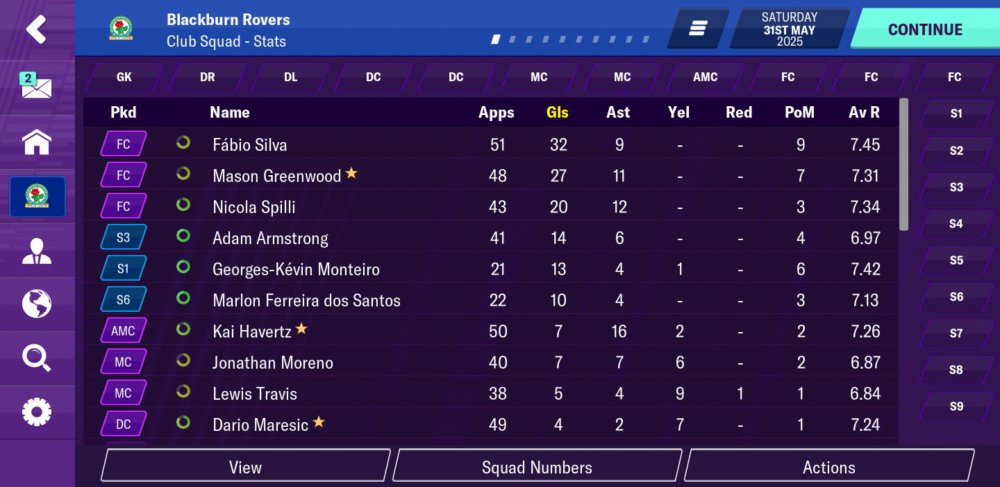Go back with the arrow button
Image resolution: width=1000 pixels, height=487 pixels.
37,30
